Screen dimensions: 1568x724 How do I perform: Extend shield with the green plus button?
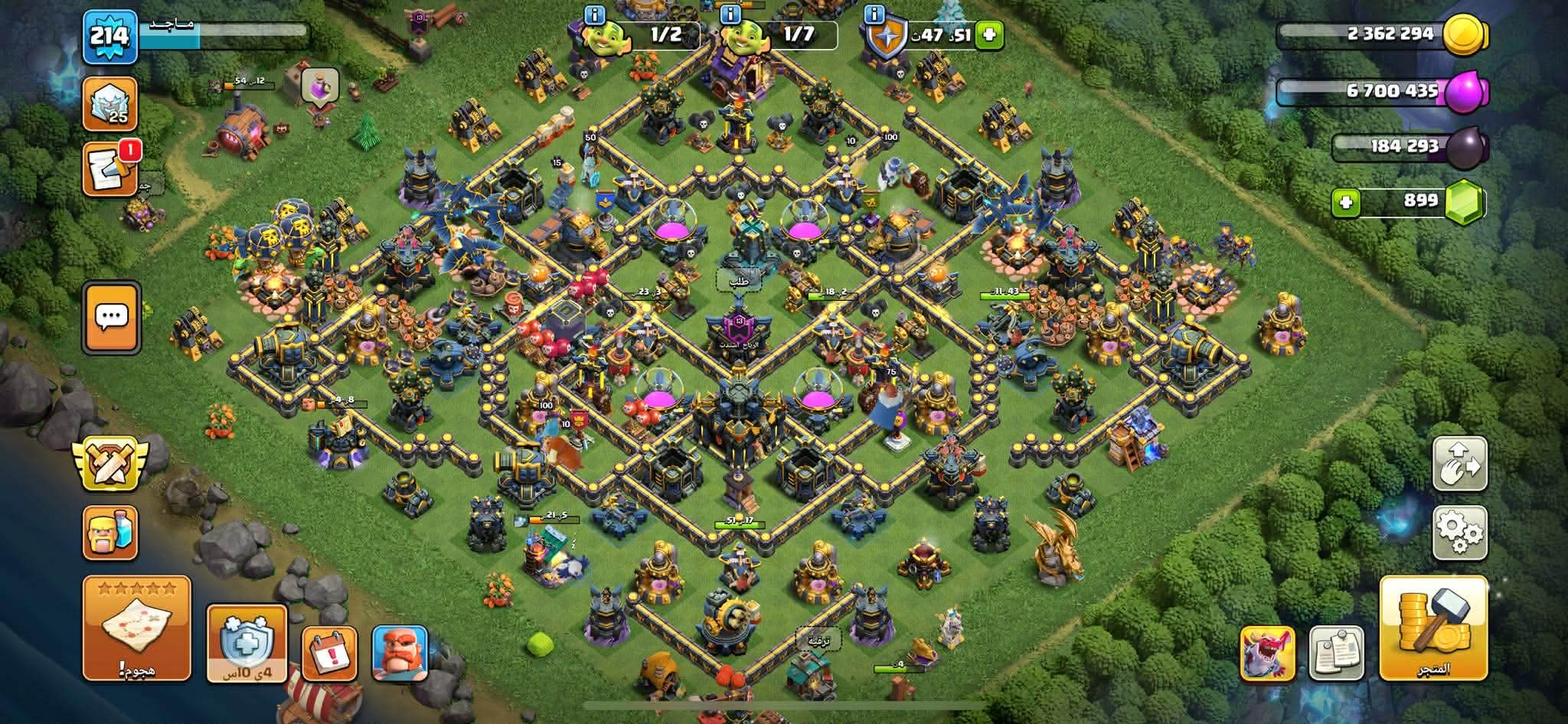pos(989,34)
